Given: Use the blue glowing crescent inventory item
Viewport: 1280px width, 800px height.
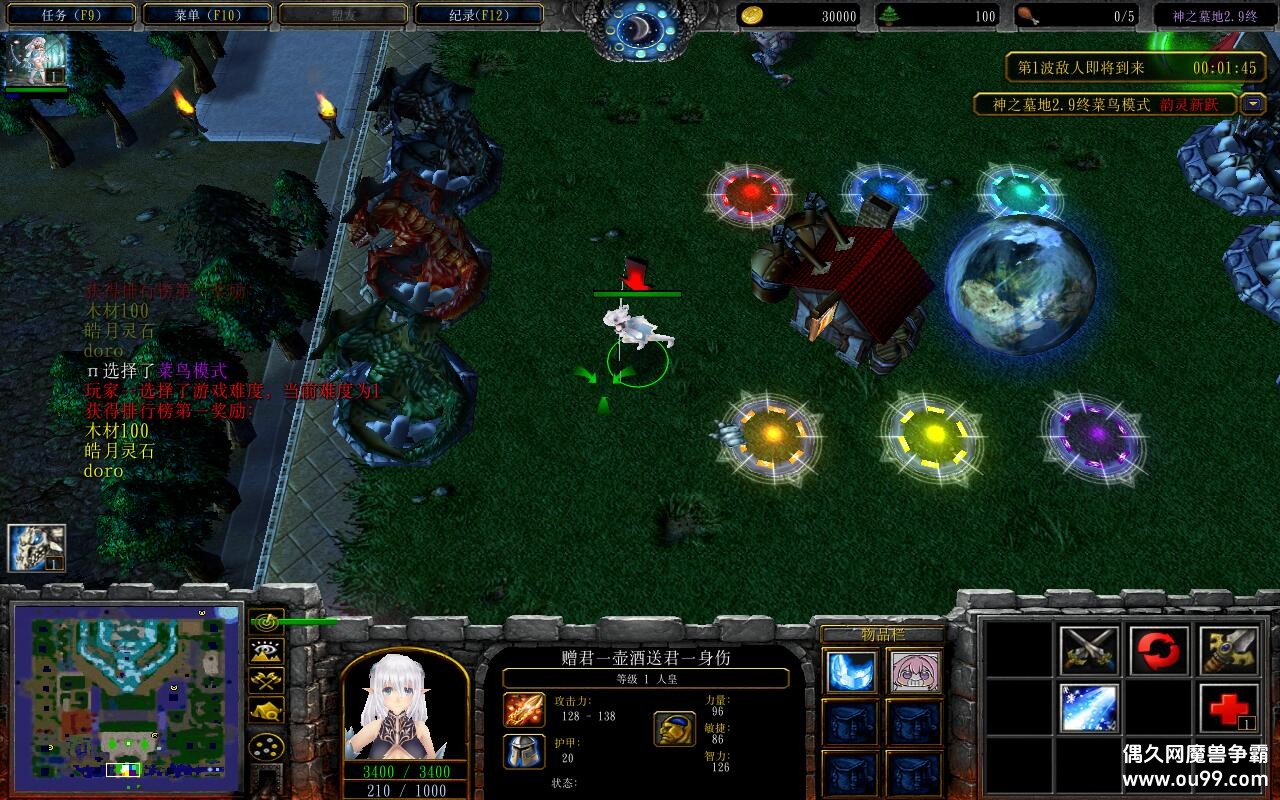Looking at the screenshot, I should pyautogui.click(x=852, y=672).
